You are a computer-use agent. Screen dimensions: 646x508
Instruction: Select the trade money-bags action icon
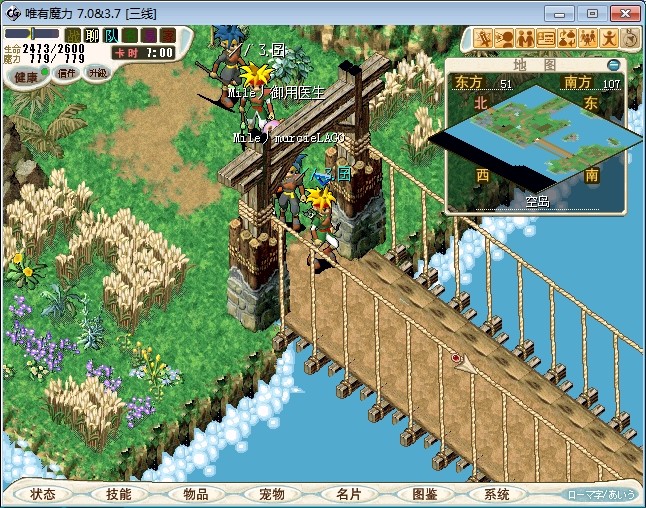click(x=566, y=38)
